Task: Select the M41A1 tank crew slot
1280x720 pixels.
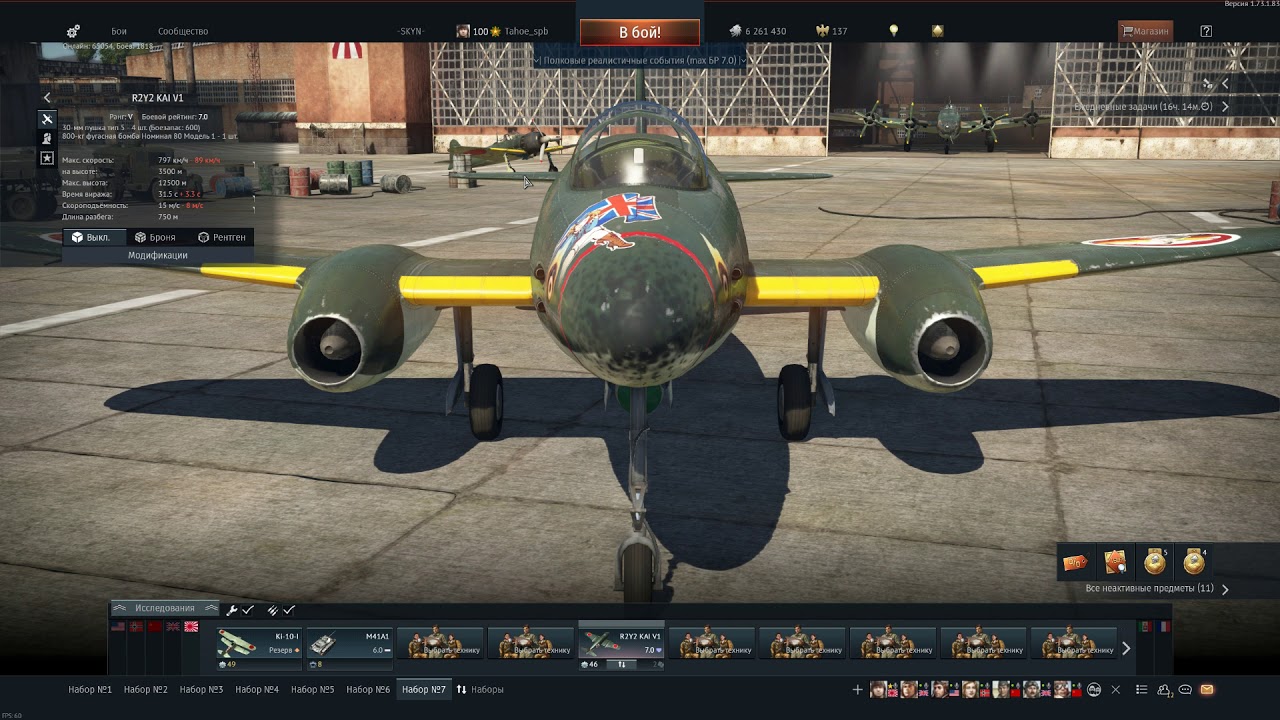Action: (x=350, y=643)
